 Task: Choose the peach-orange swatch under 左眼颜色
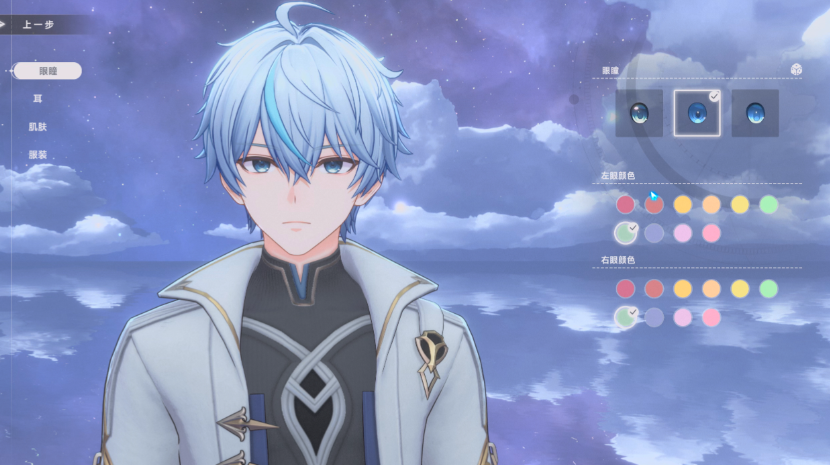tap(711, 204)
